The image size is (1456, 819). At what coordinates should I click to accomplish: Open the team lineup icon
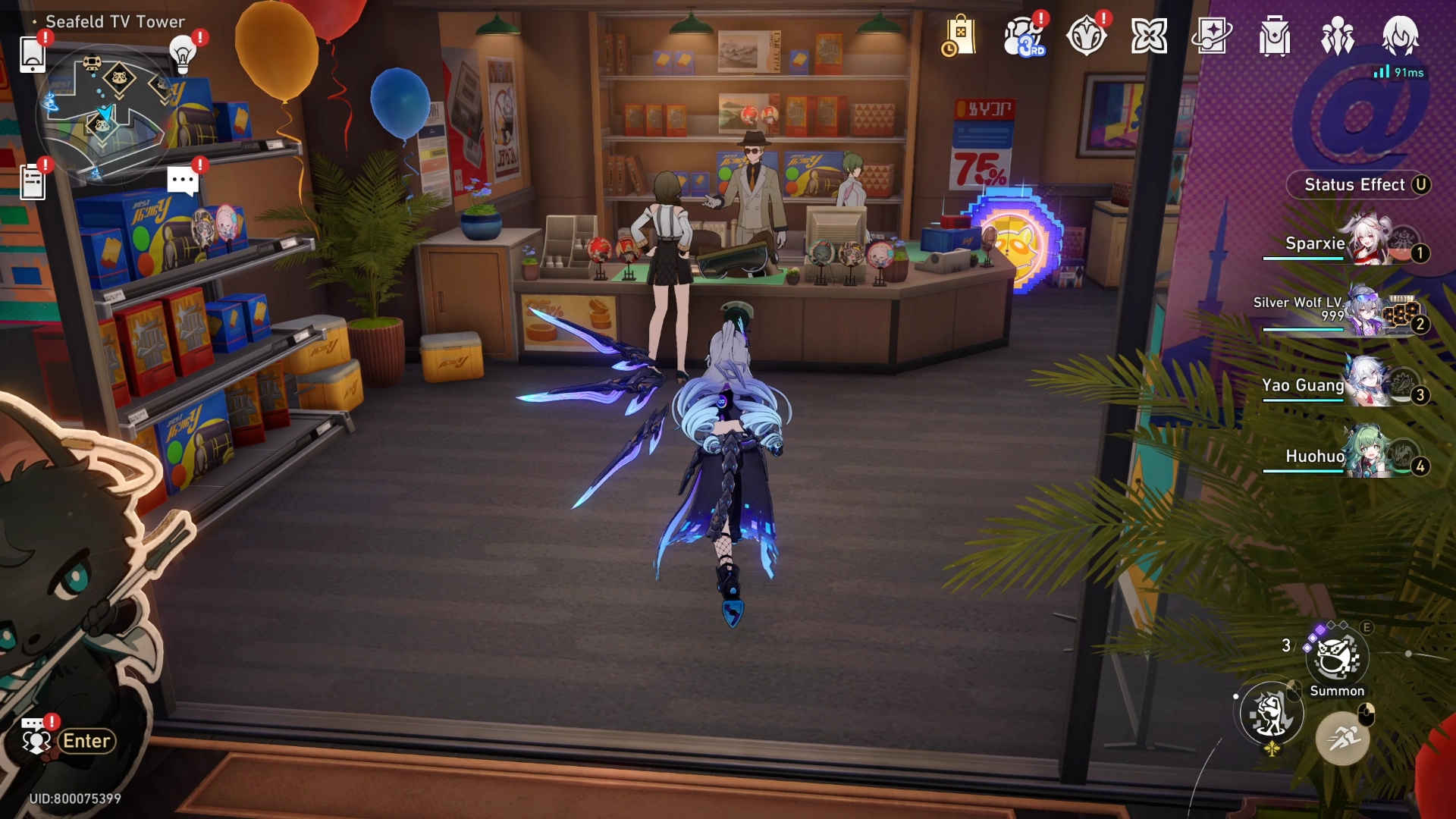(1338, 36)
